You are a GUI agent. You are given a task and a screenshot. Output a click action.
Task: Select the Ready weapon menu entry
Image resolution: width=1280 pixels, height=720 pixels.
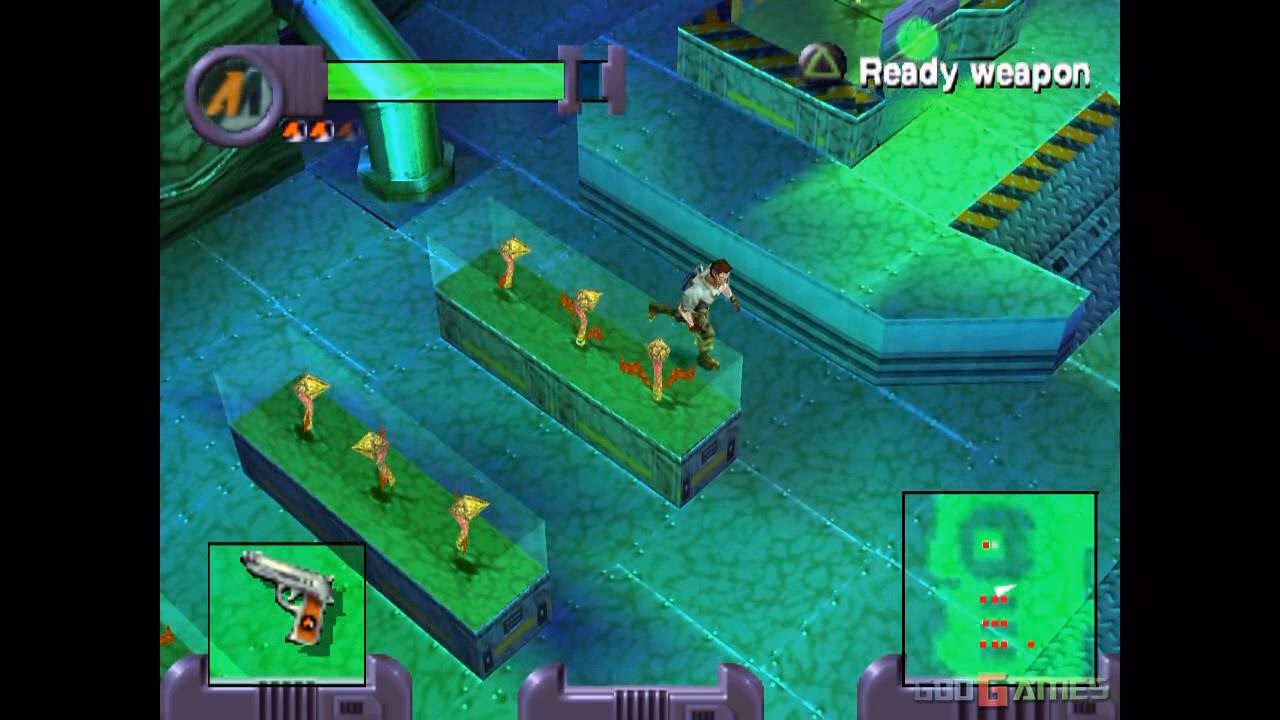coord(977,72)
